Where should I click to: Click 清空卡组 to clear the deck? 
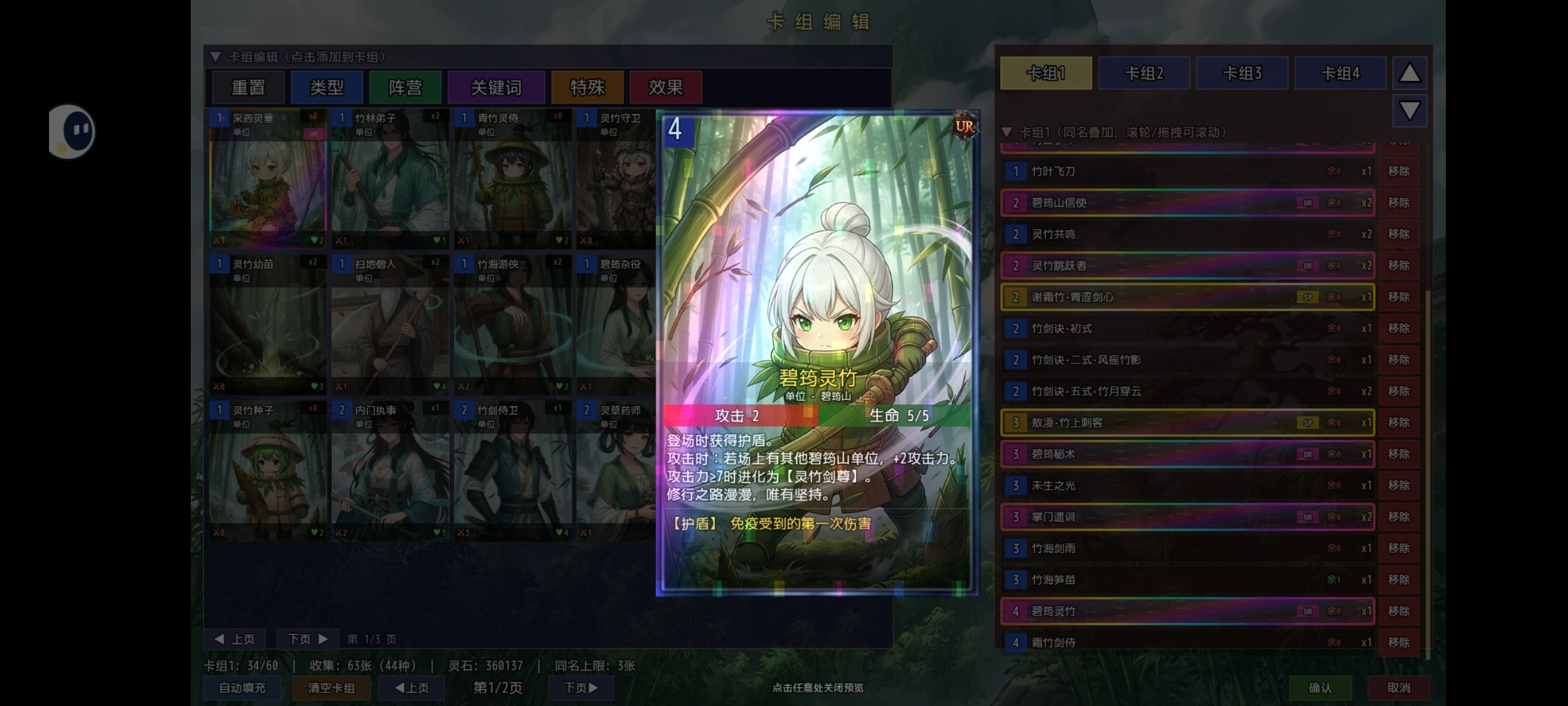(332, 688)
